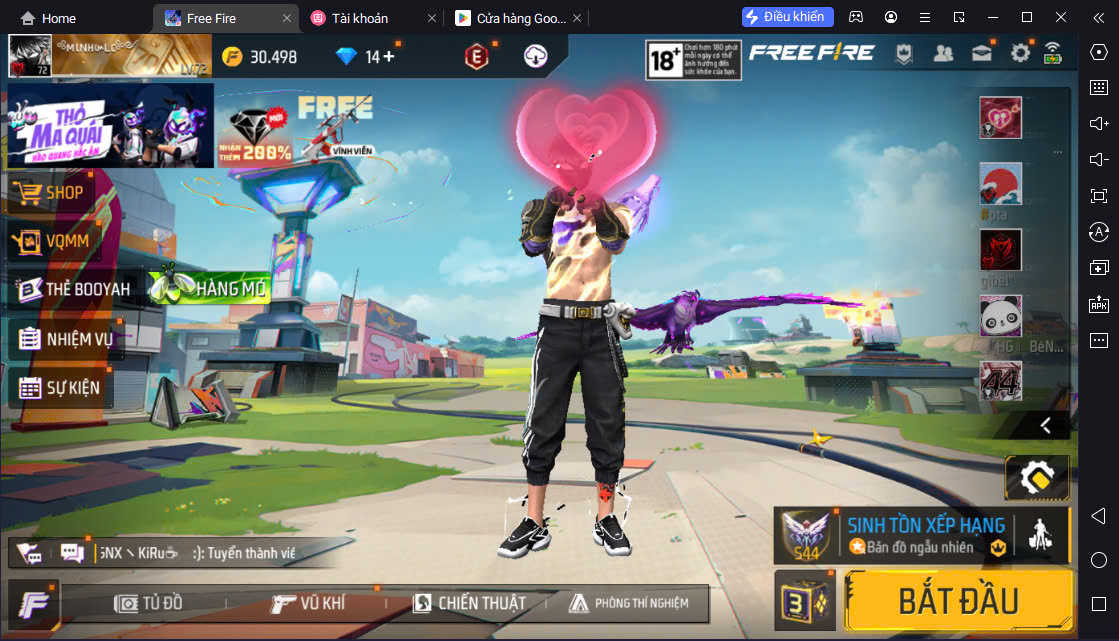Open the CHIẾN THUẬT tab

468,603
